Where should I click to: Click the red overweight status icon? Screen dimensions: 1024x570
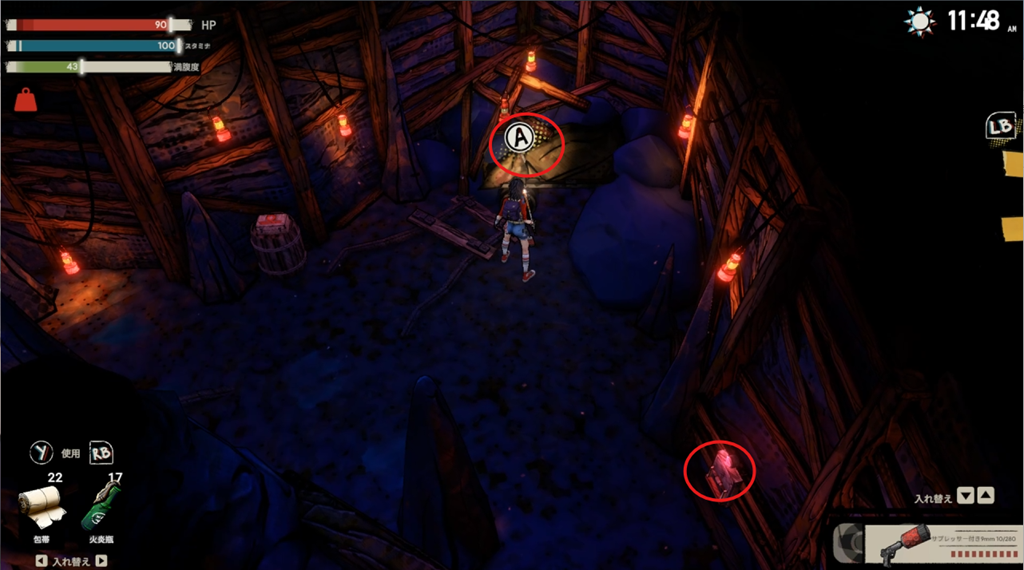coord(25,99)
